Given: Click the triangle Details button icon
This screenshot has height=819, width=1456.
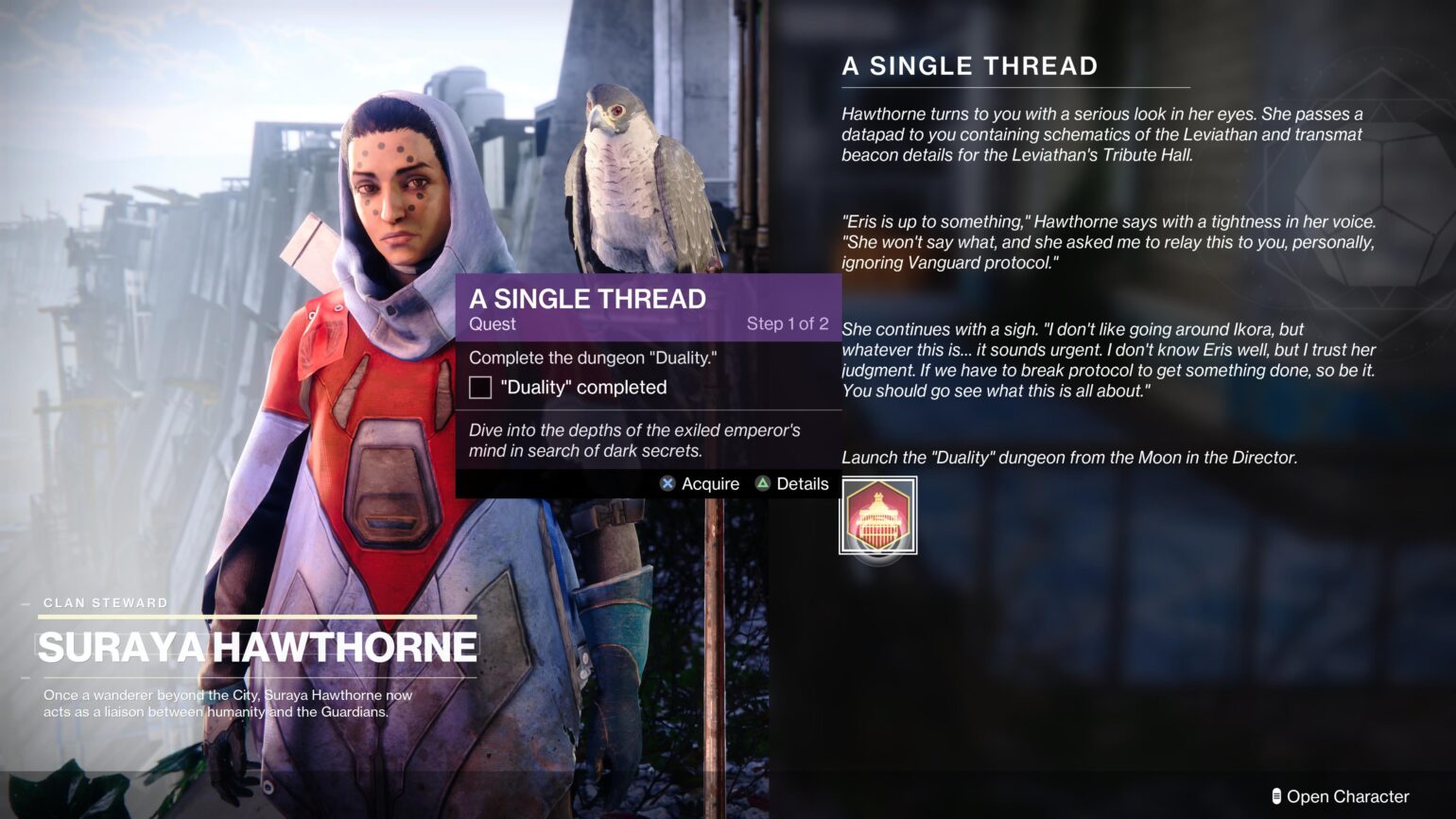Looking at the screenshot, I should coord(762,484).
